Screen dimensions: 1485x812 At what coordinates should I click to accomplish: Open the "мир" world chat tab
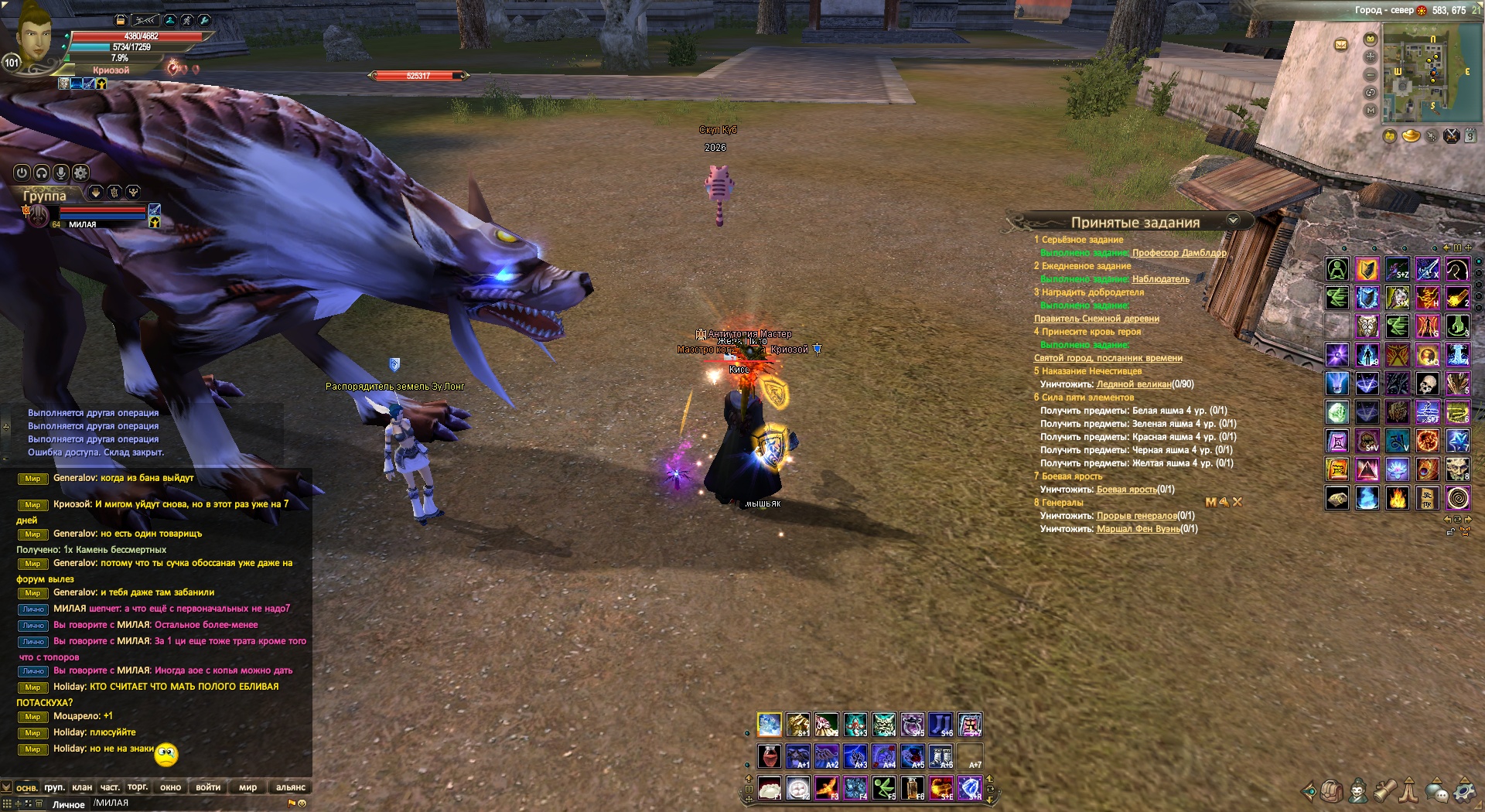point(247,787)
